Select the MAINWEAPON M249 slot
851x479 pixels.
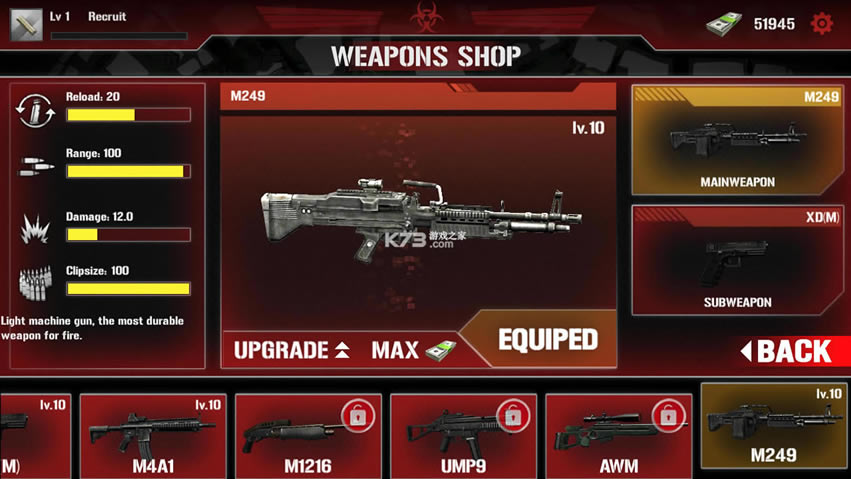pyautogui.click(x=737, y=139)
